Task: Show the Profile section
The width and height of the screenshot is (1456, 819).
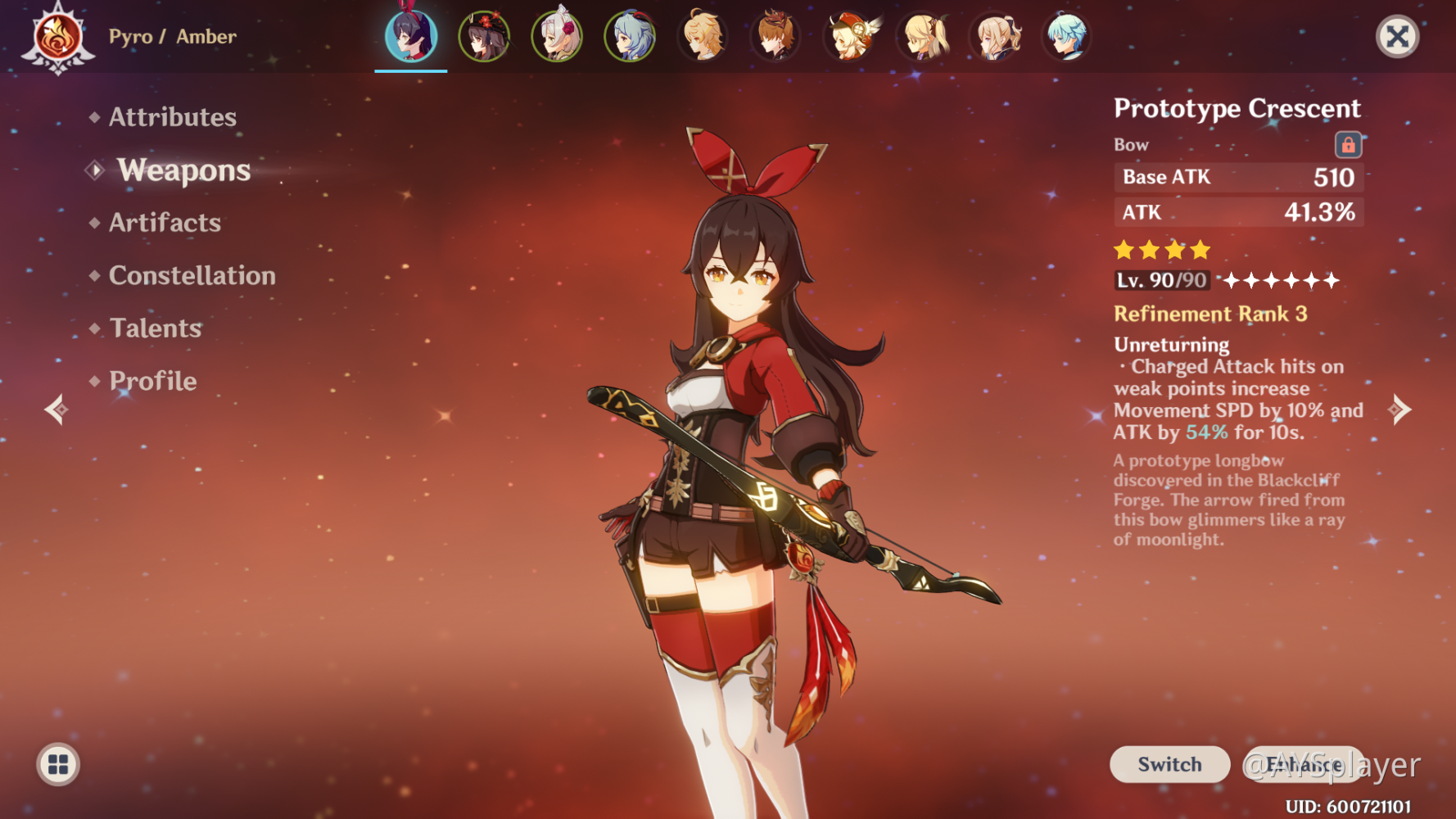Action: 152,381
